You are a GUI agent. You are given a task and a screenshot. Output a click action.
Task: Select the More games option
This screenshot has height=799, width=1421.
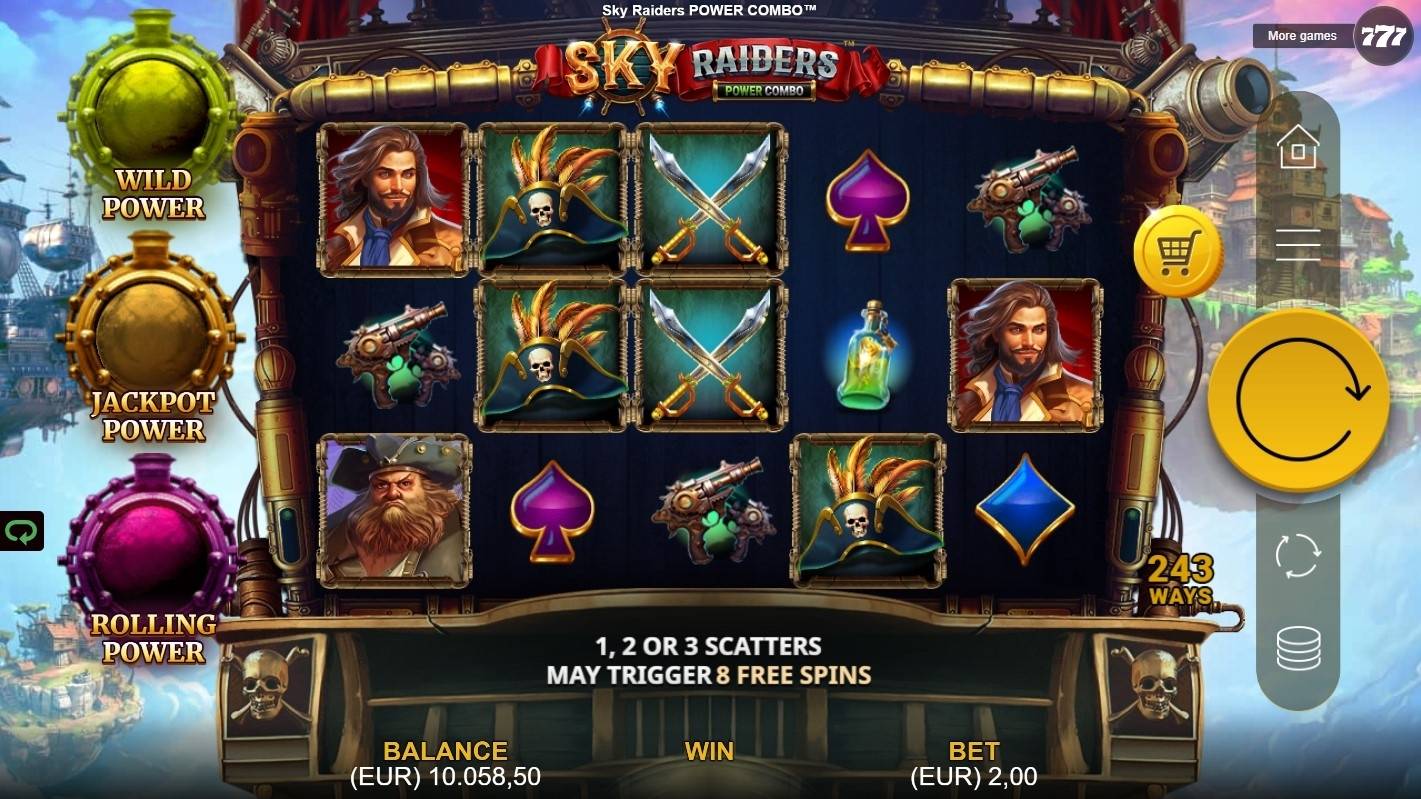tap(1302, 35)
